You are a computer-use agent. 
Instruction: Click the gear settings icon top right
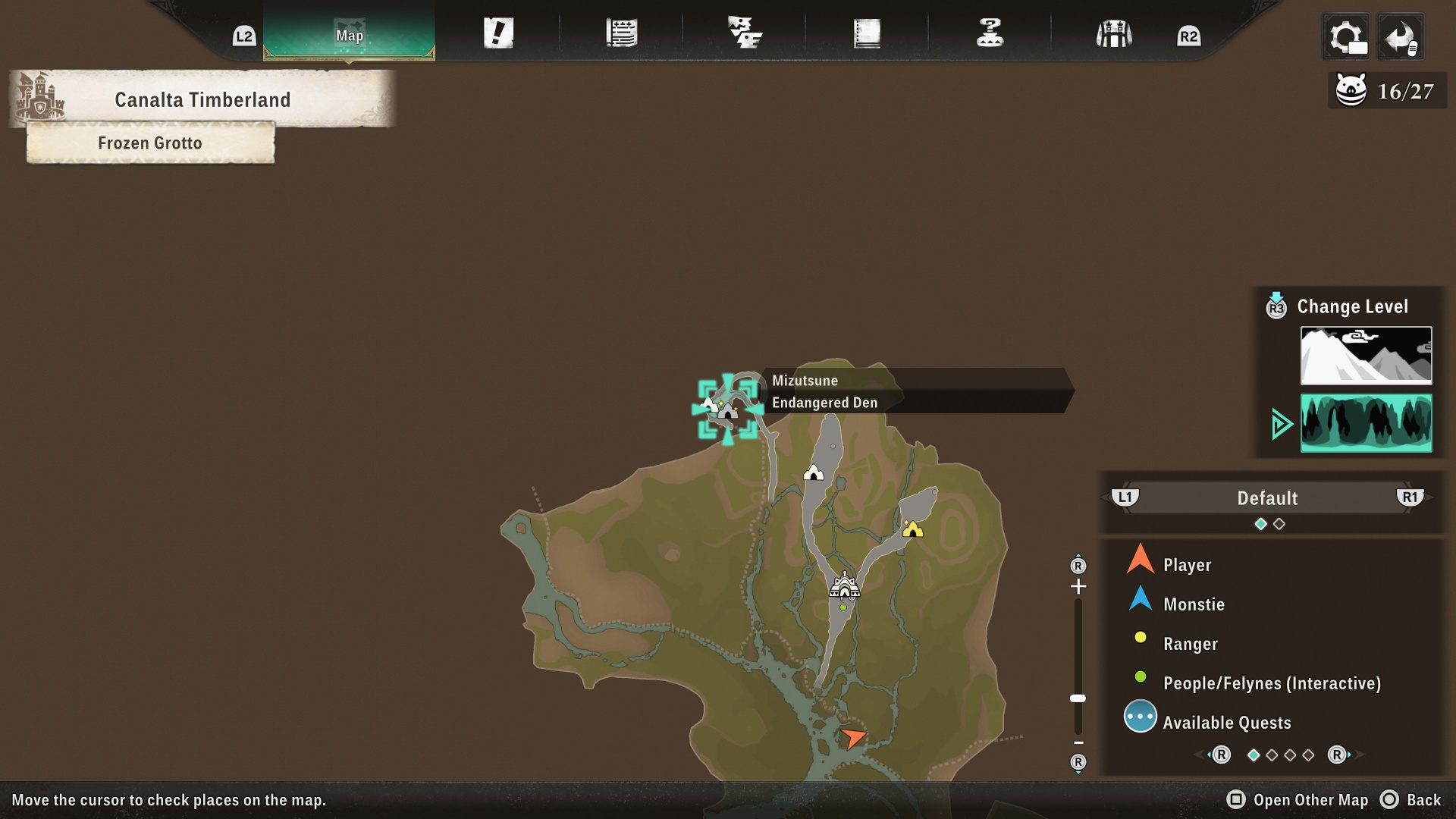point(1348,36)
